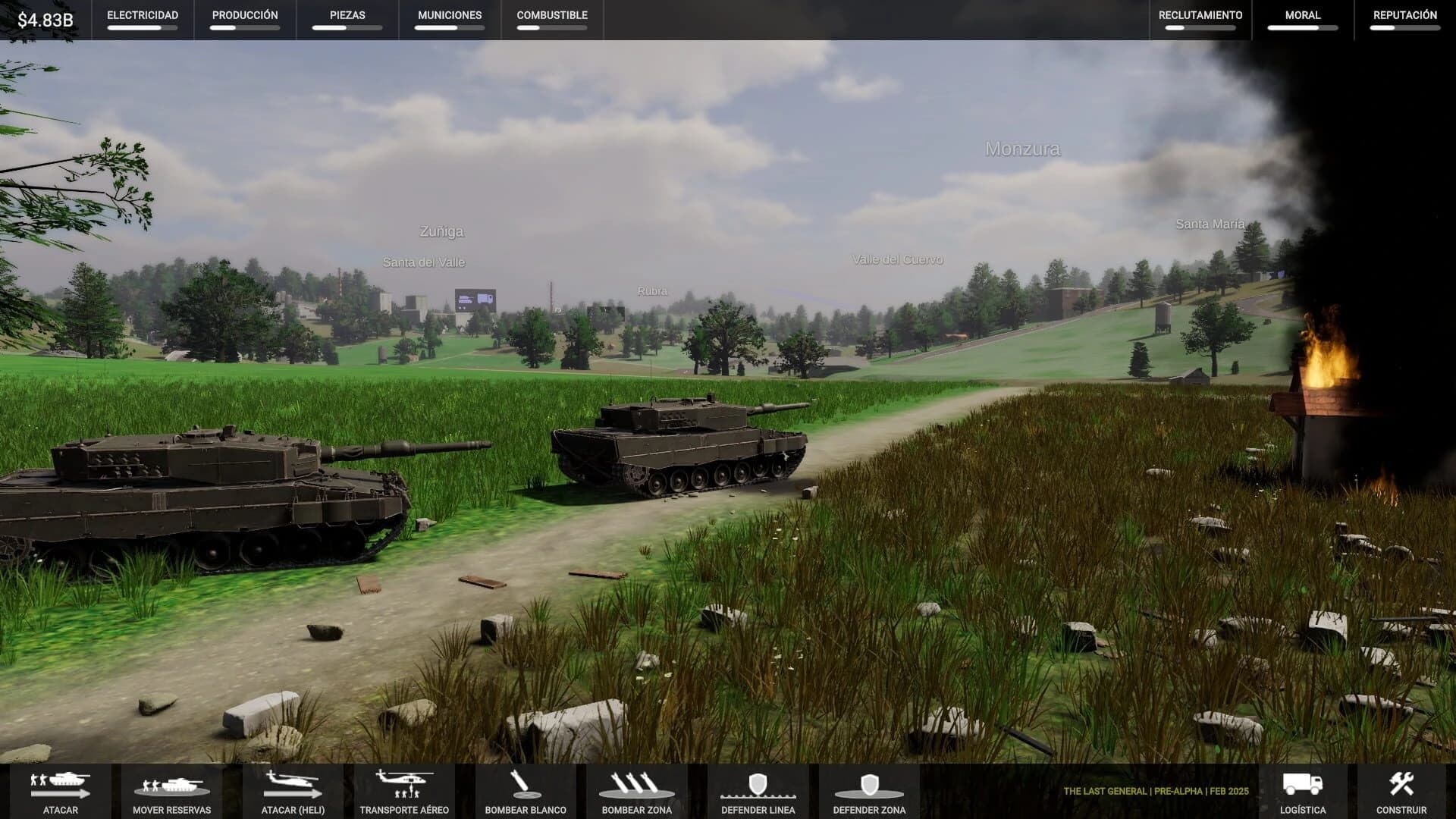Open the Producción status panel
The image size is (1456, 819).
coord(244,20)
